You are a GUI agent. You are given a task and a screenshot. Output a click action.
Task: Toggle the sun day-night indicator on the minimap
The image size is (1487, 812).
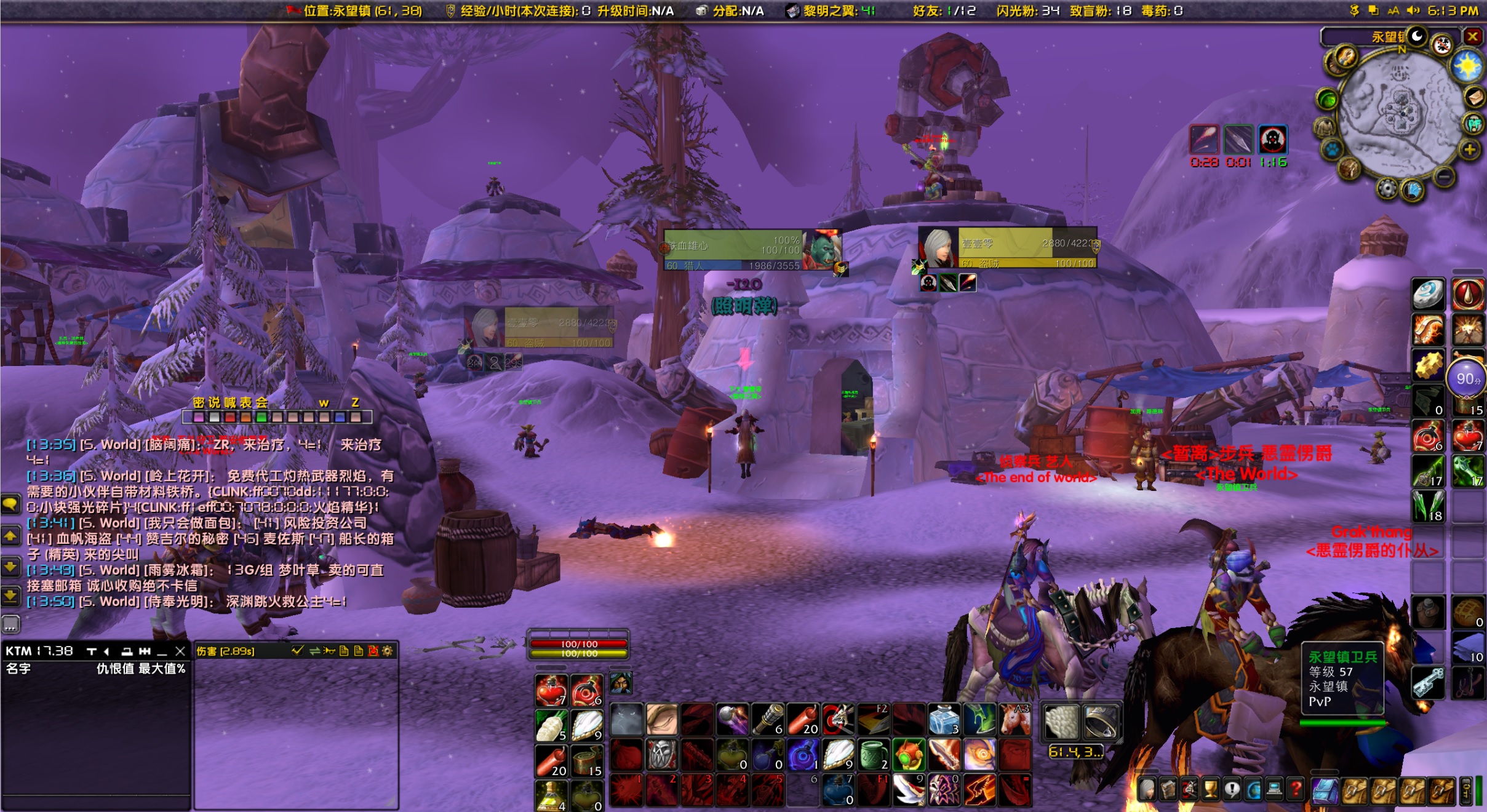[1467, 66]
